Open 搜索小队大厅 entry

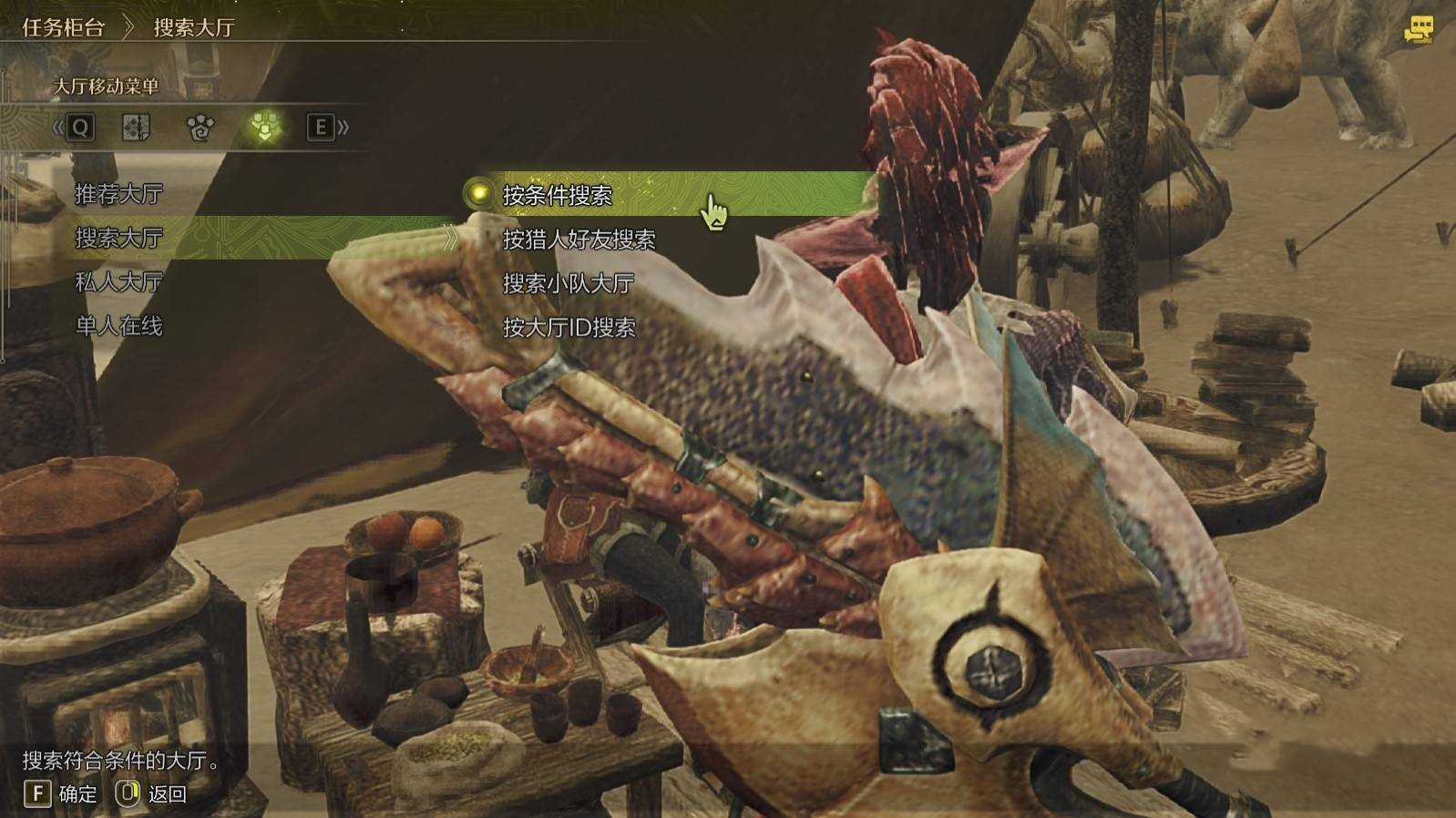click(568, 283)
